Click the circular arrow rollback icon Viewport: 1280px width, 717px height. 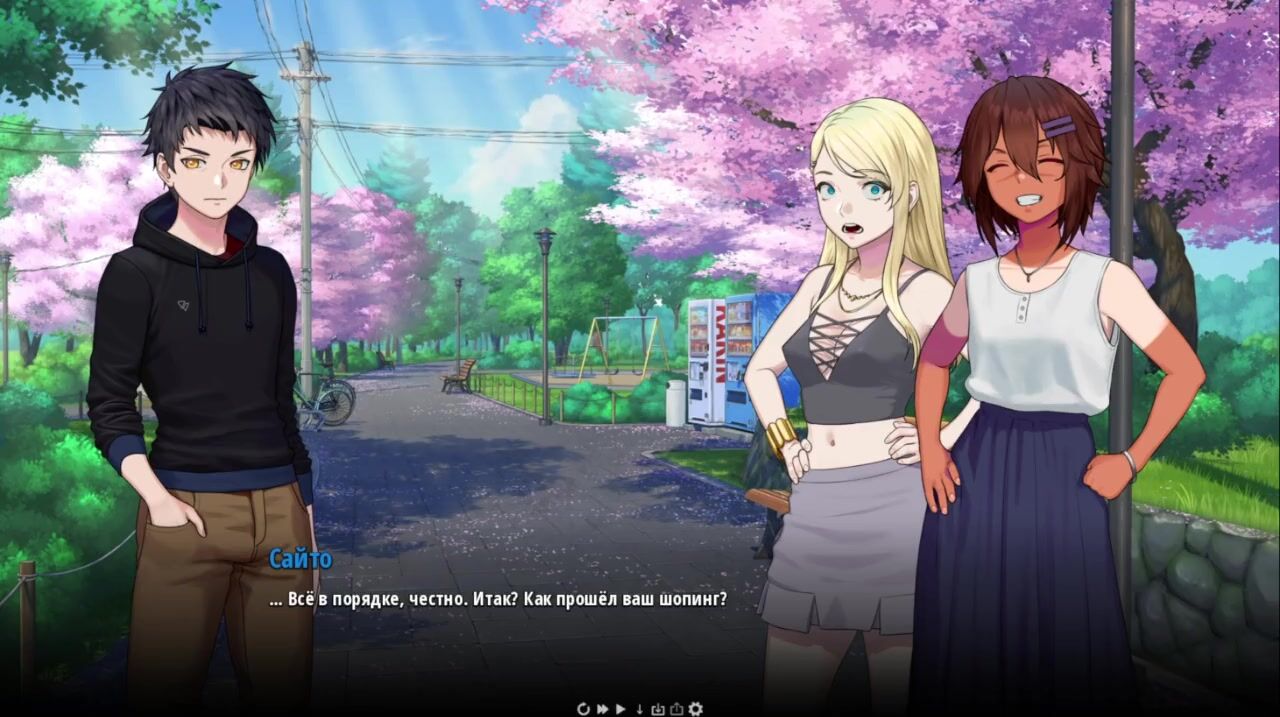(x=584, y=709)
